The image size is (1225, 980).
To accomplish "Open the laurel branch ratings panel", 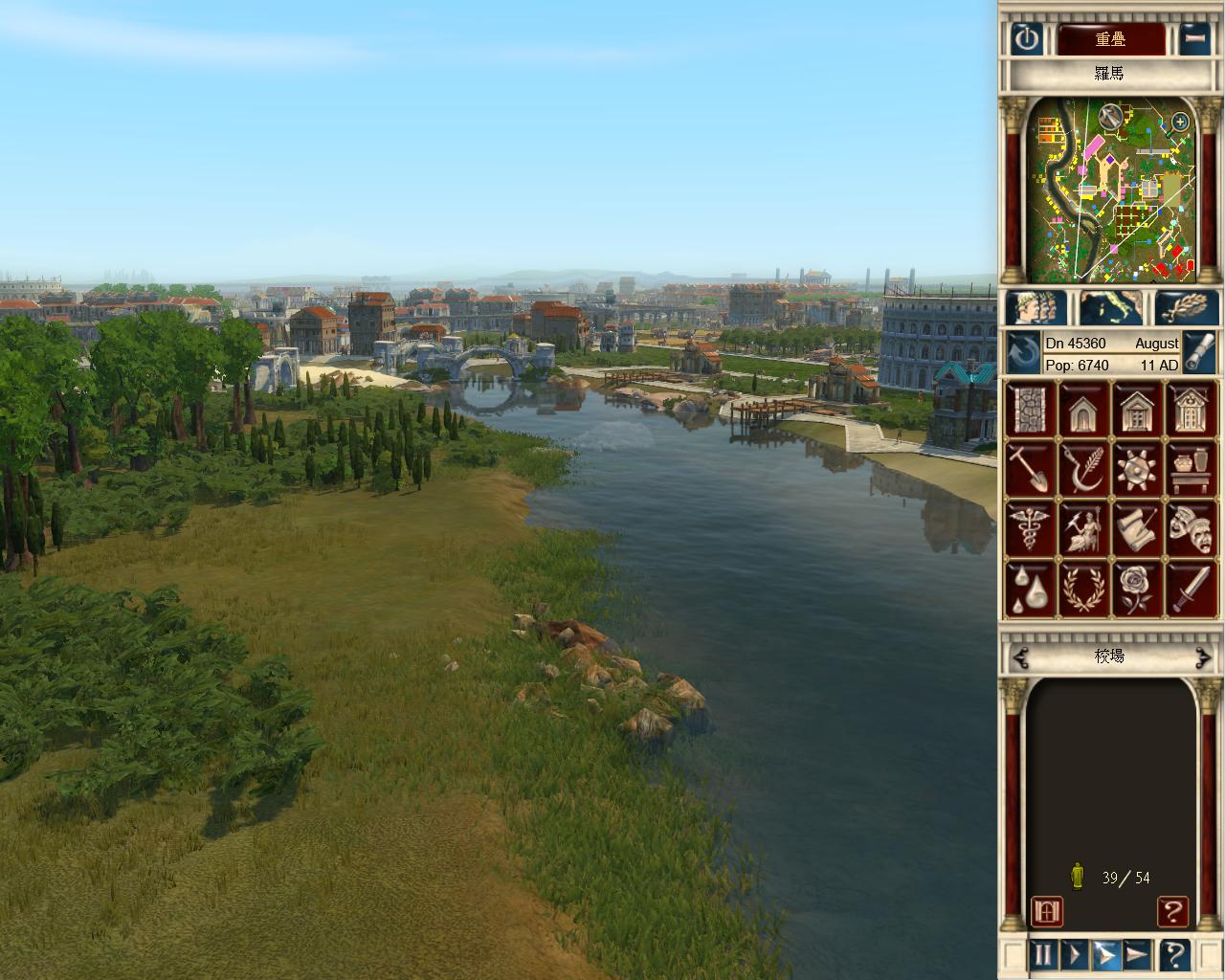I will tap(1187, 308).
